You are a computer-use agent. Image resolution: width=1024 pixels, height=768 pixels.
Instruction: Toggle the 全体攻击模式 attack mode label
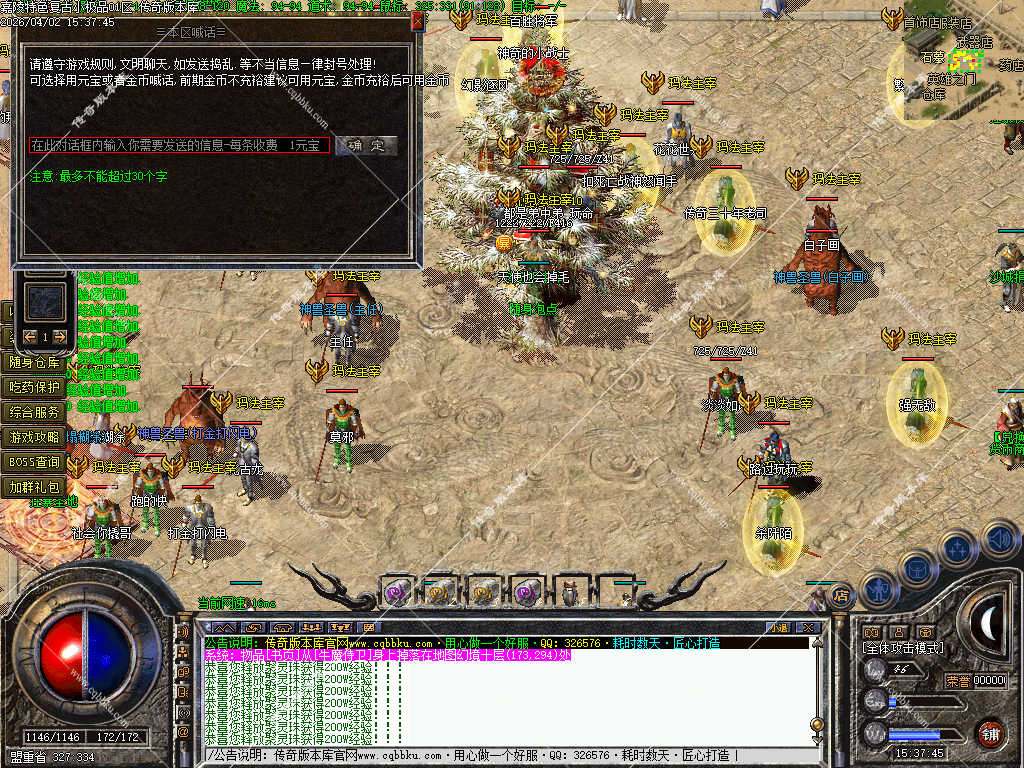point(903,649)
